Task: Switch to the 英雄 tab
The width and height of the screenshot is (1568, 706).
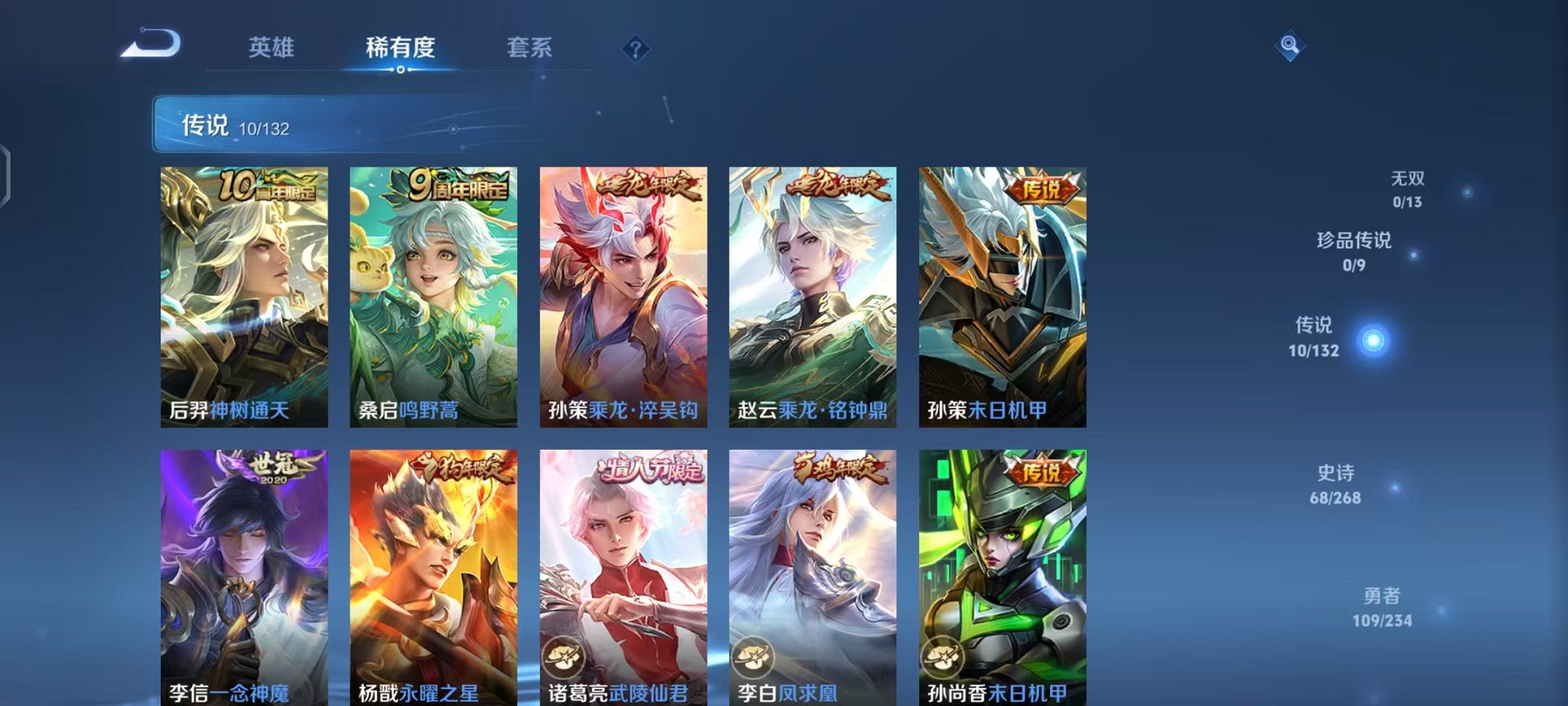Action: click(273, 48)
